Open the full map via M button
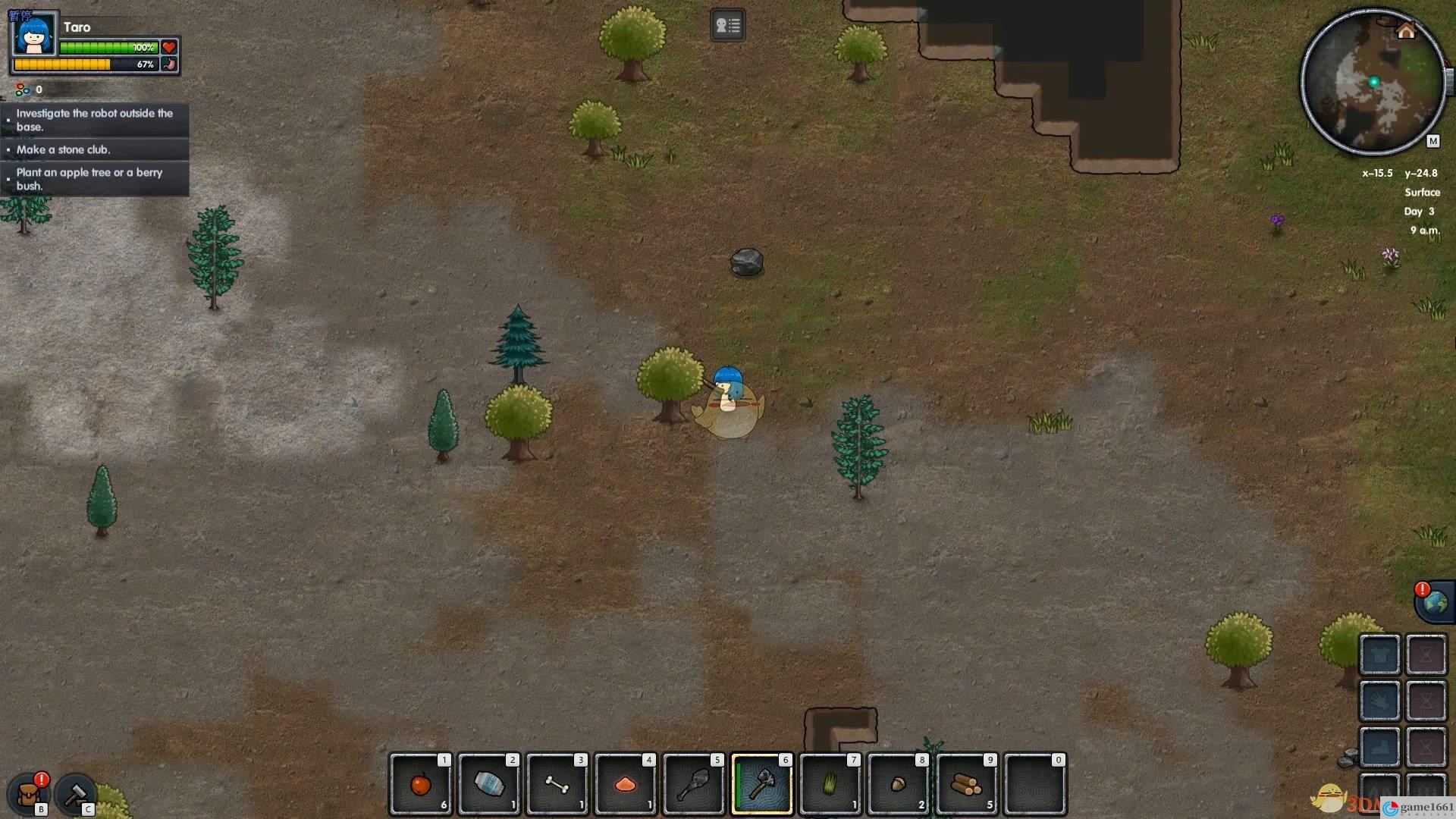 [1432, 141]
